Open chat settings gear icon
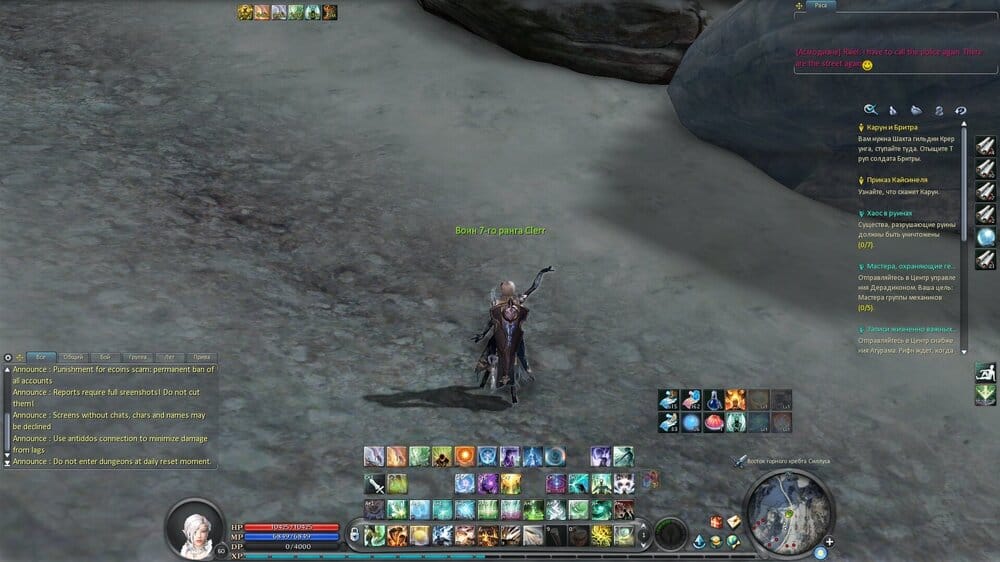The height and width of the screenshot is (562, 1000). pos(8,357)
